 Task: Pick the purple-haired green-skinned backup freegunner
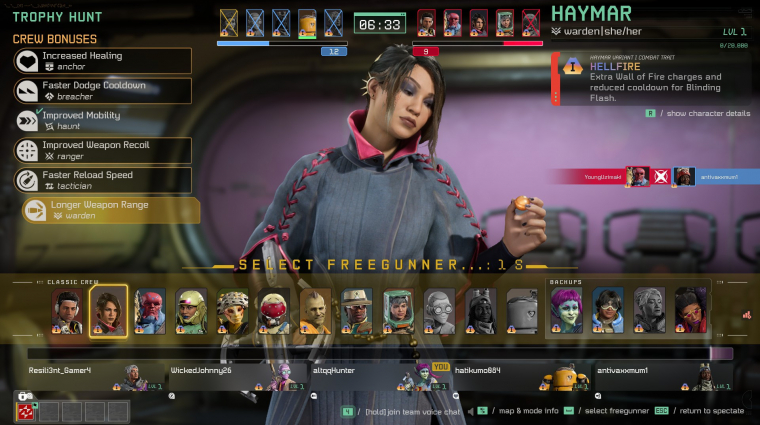(x=565, y=310)
